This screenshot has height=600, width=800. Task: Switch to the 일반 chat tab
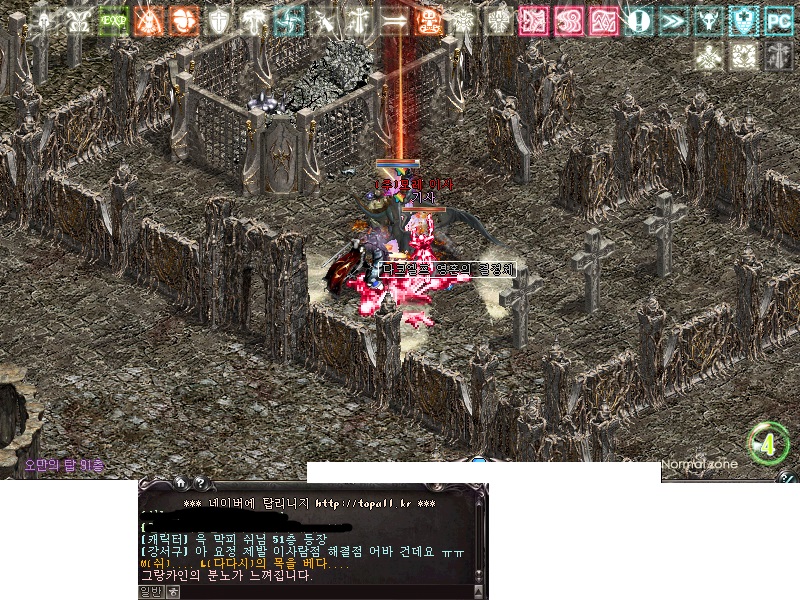click(150, 592)
